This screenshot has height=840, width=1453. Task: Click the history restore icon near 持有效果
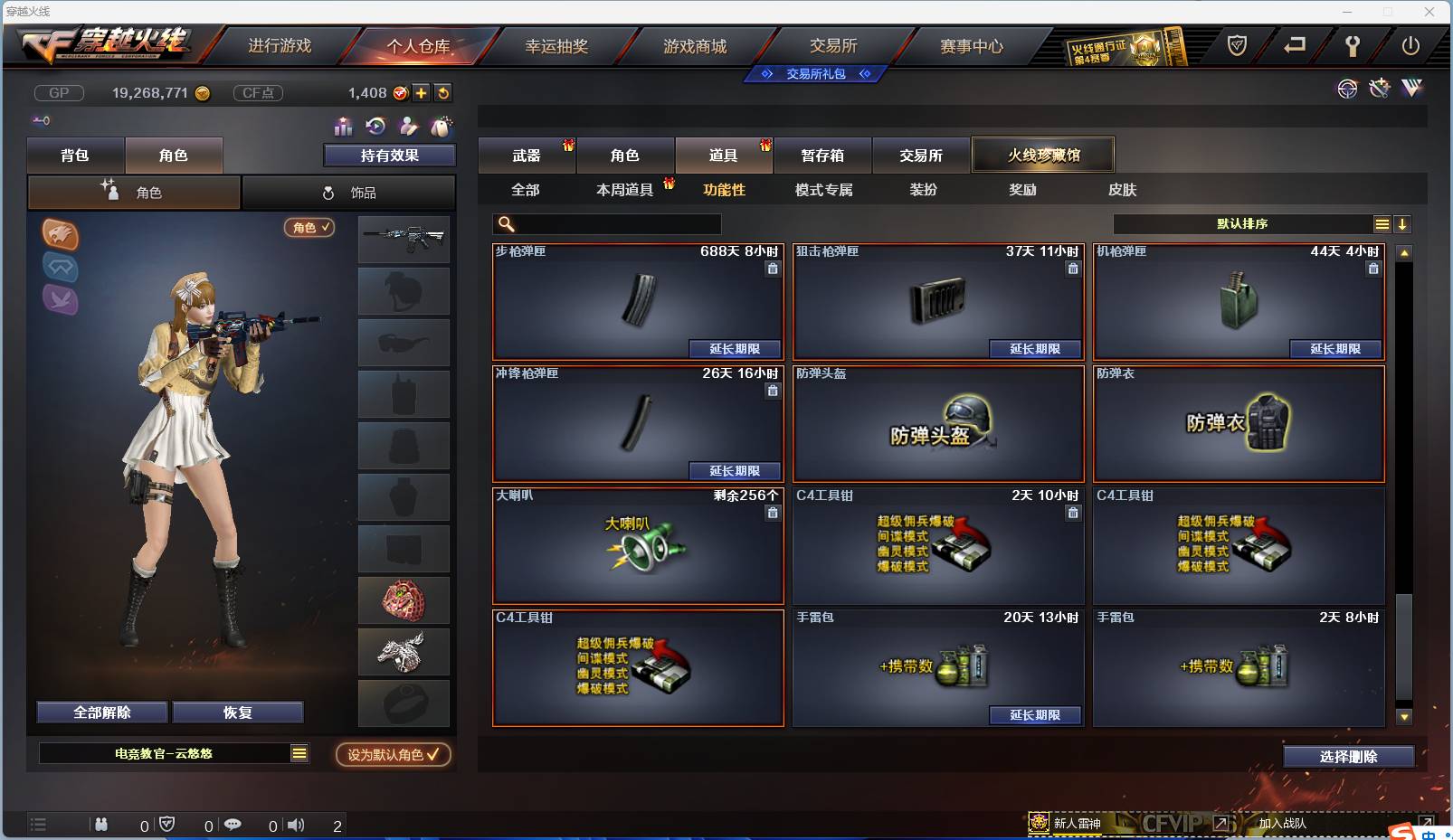pos(374,127)
